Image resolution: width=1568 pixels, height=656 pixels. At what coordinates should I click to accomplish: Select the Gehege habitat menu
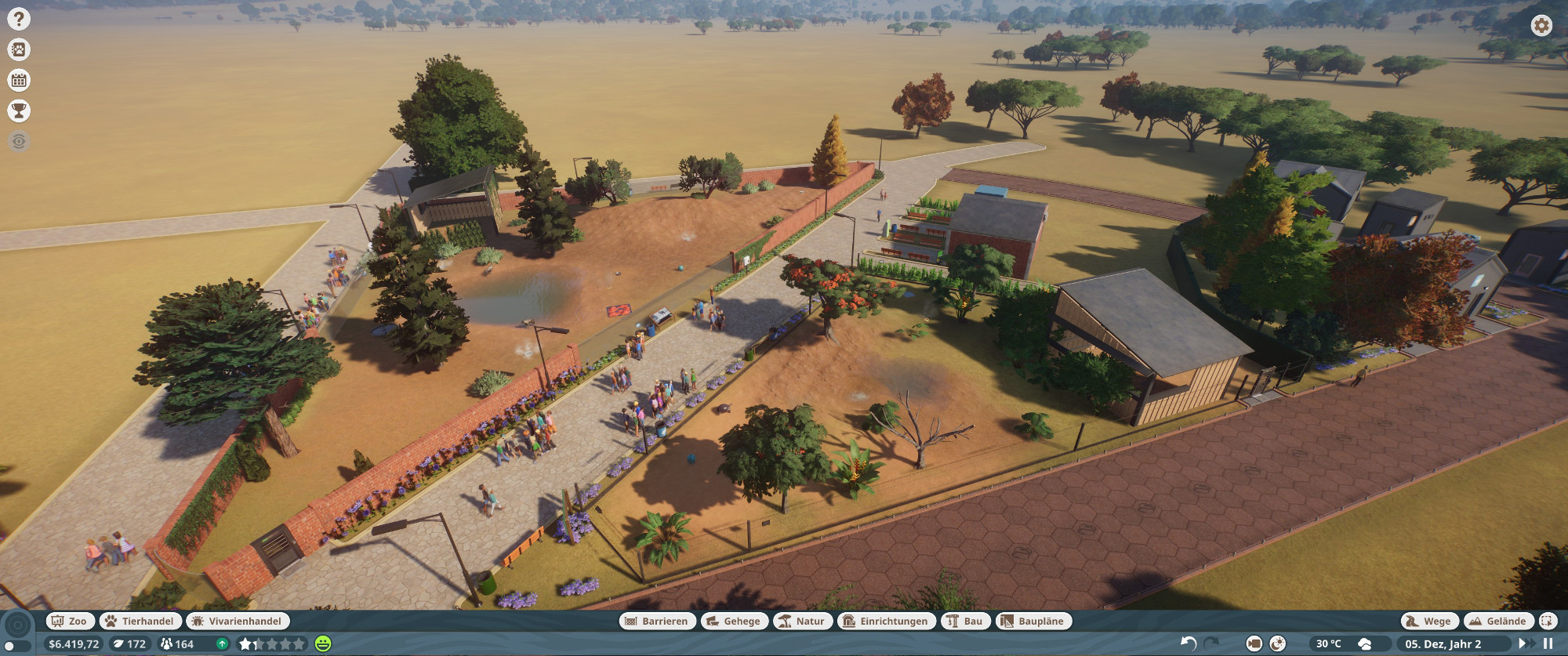point(734,621)
